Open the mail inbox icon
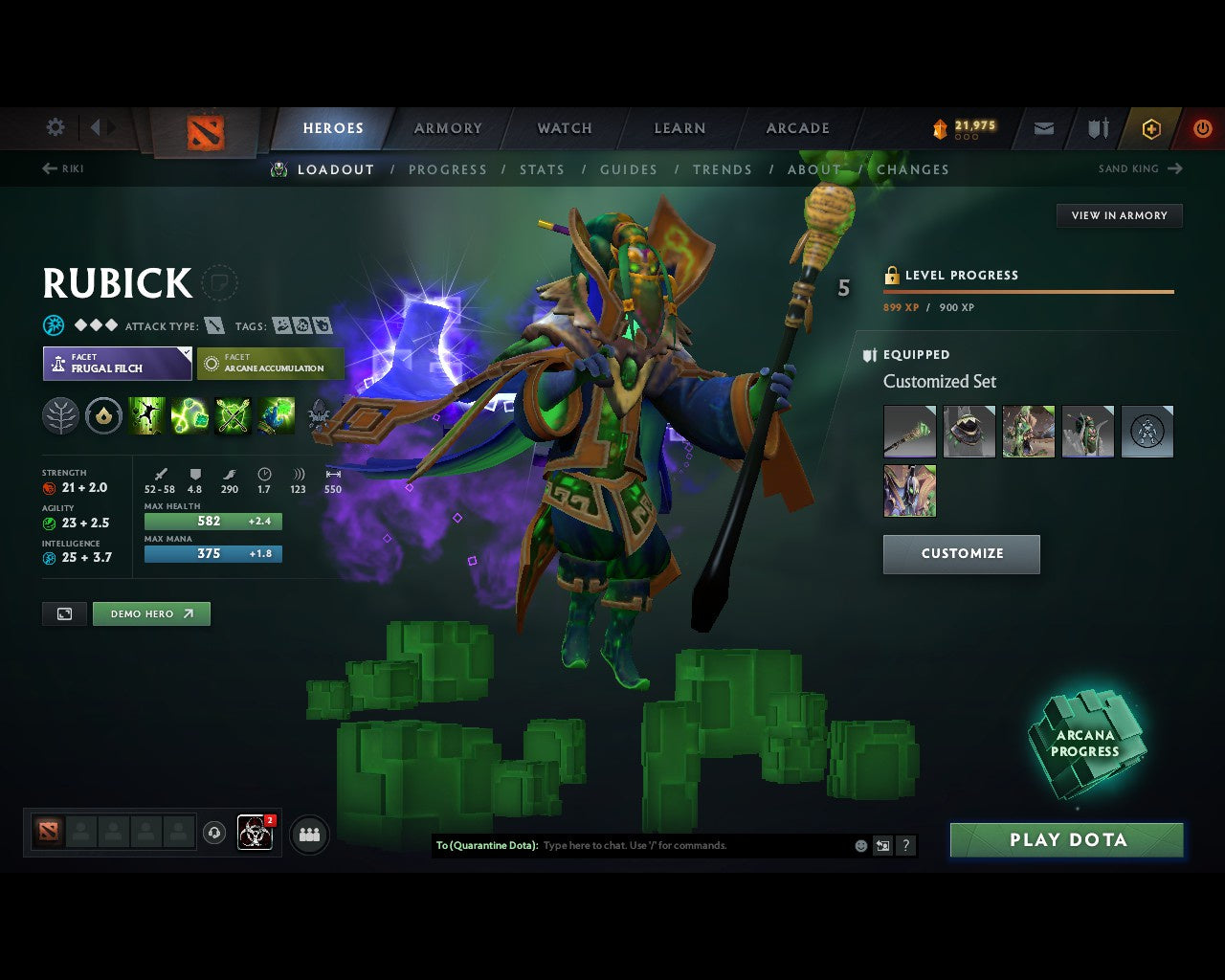Image resolution: width=1225 pixels, height=980 pixels. point(1043,127)
